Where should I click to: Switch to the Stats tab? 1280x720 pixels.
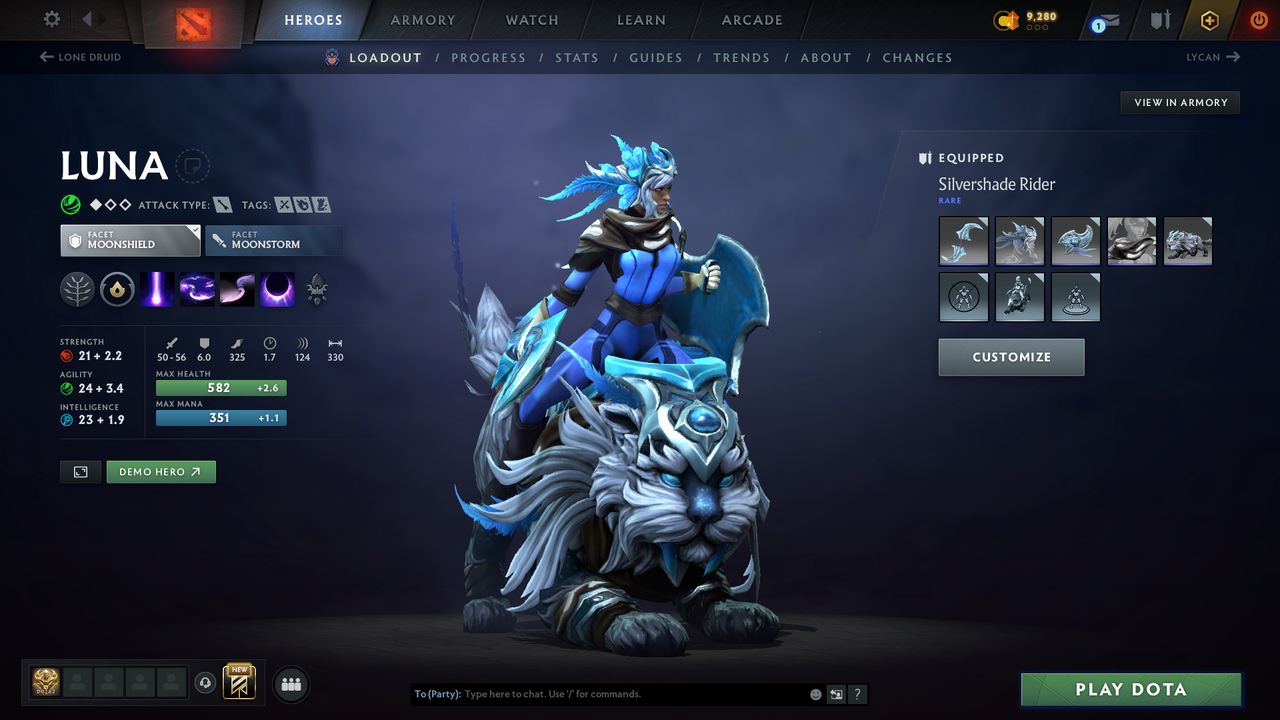click(x=577, y=57)
